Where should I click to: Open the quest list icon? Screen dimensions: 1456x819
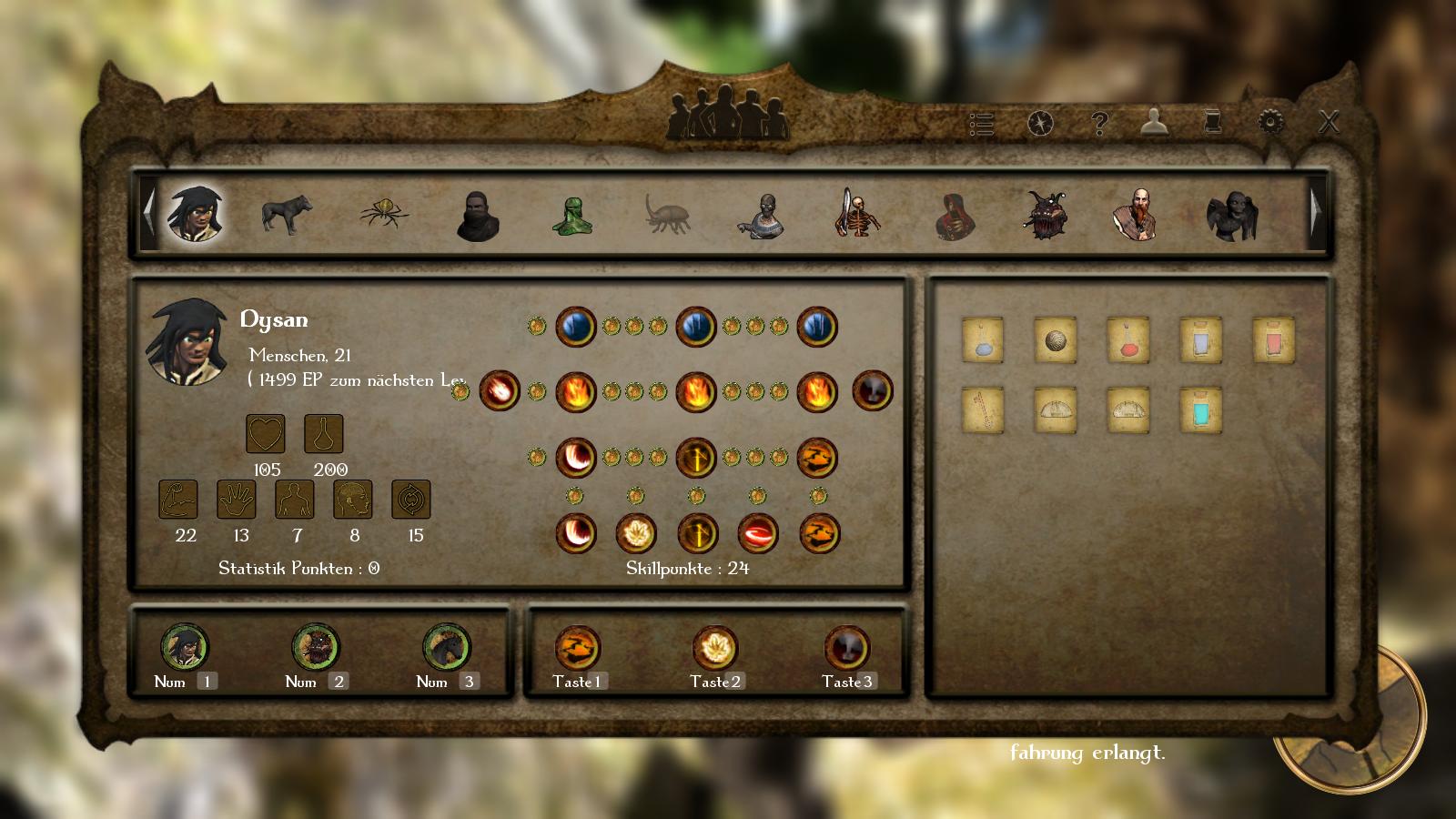[981, 124]
